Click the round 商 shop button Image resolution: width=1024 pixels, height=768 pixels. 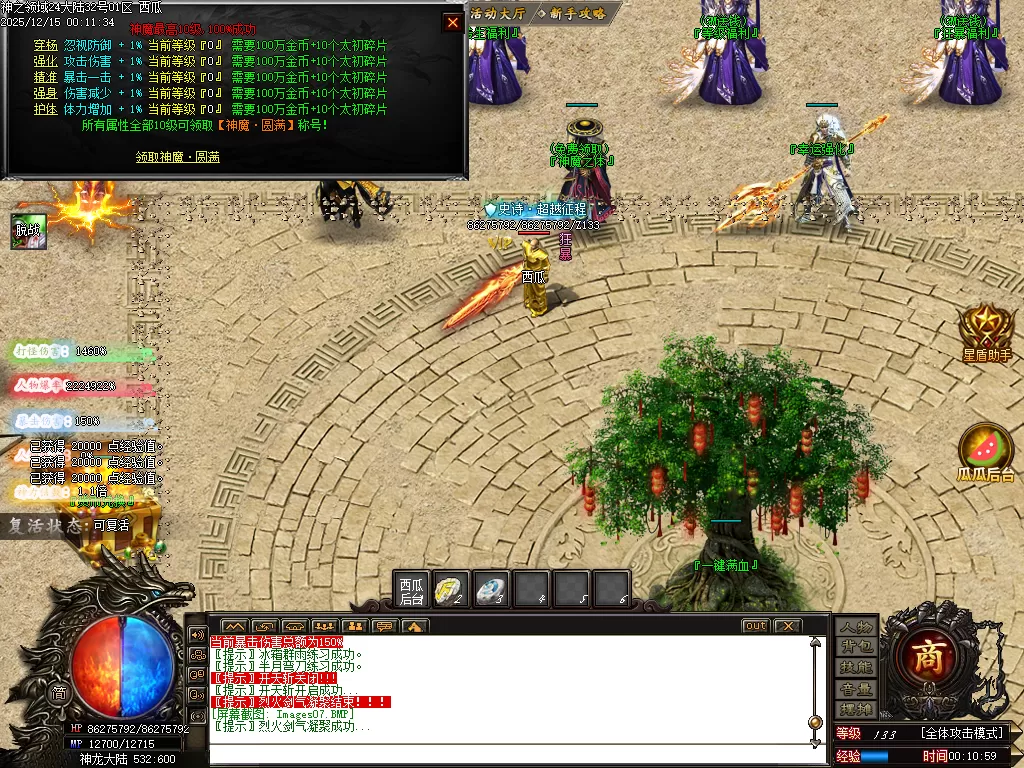pos(935,656)
